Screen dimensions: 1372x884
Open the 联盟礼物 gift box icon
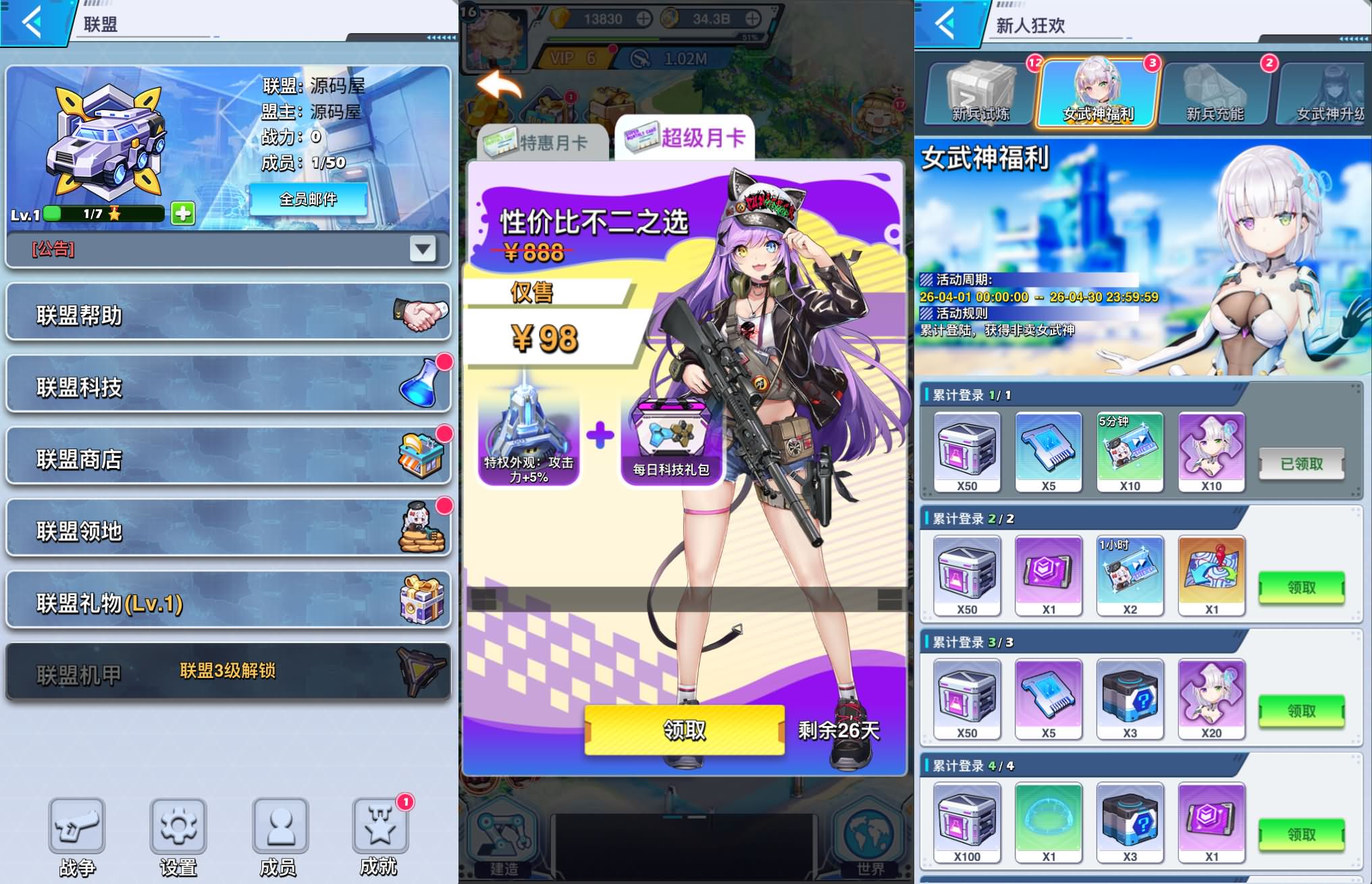421,600
